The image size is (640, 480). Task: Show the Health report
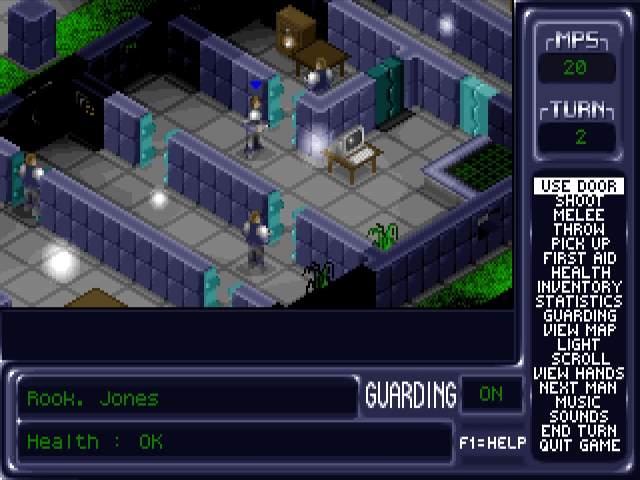[x=579, y=272]
